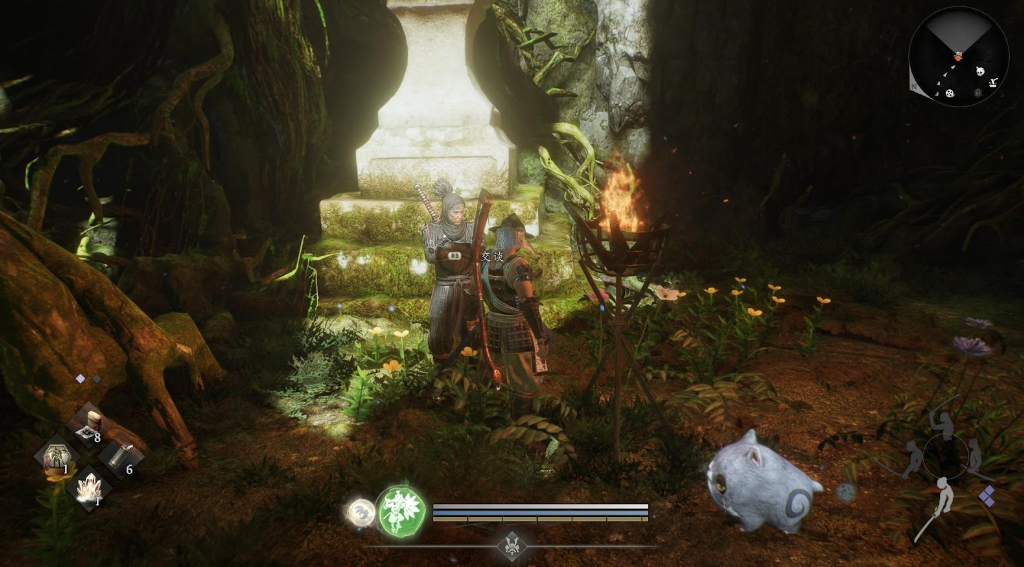The height and width of the screenshot is (567, 1024).
Task: Select the hexagonal charm item slot
Action: 56,457
